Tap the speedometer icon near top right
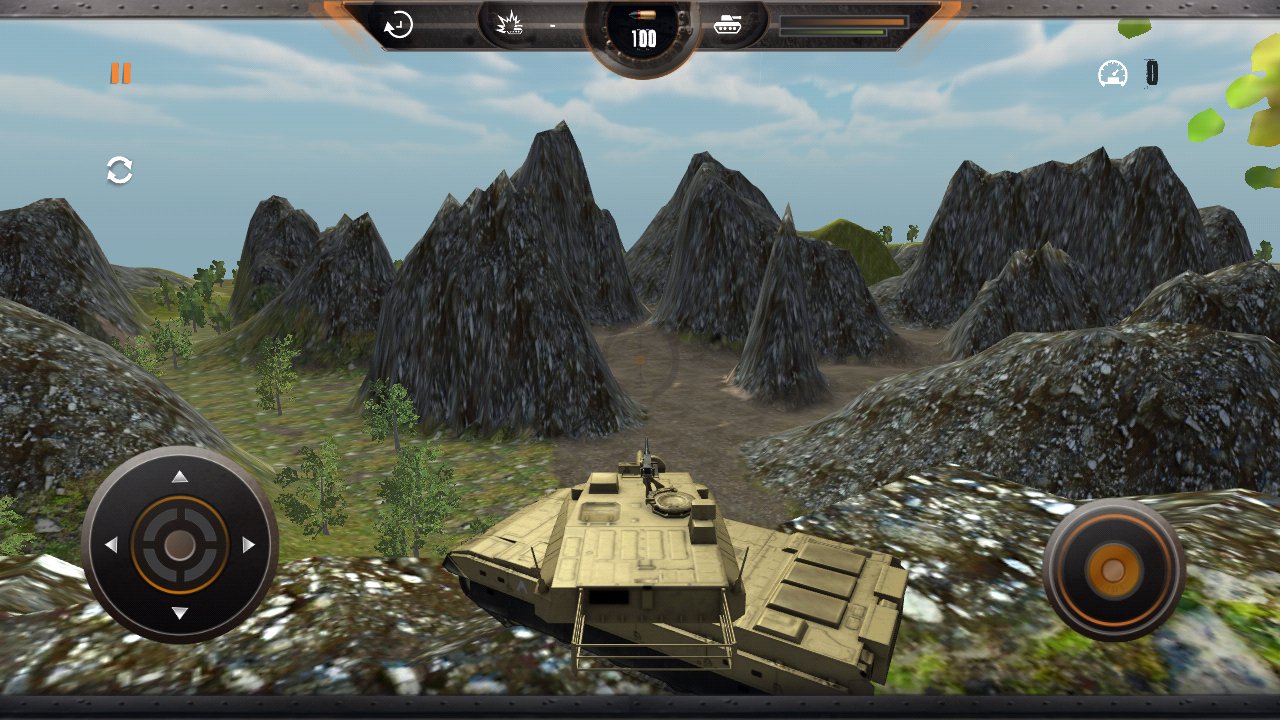This screenshot has width=1280, height=720. click(1112, 72)
